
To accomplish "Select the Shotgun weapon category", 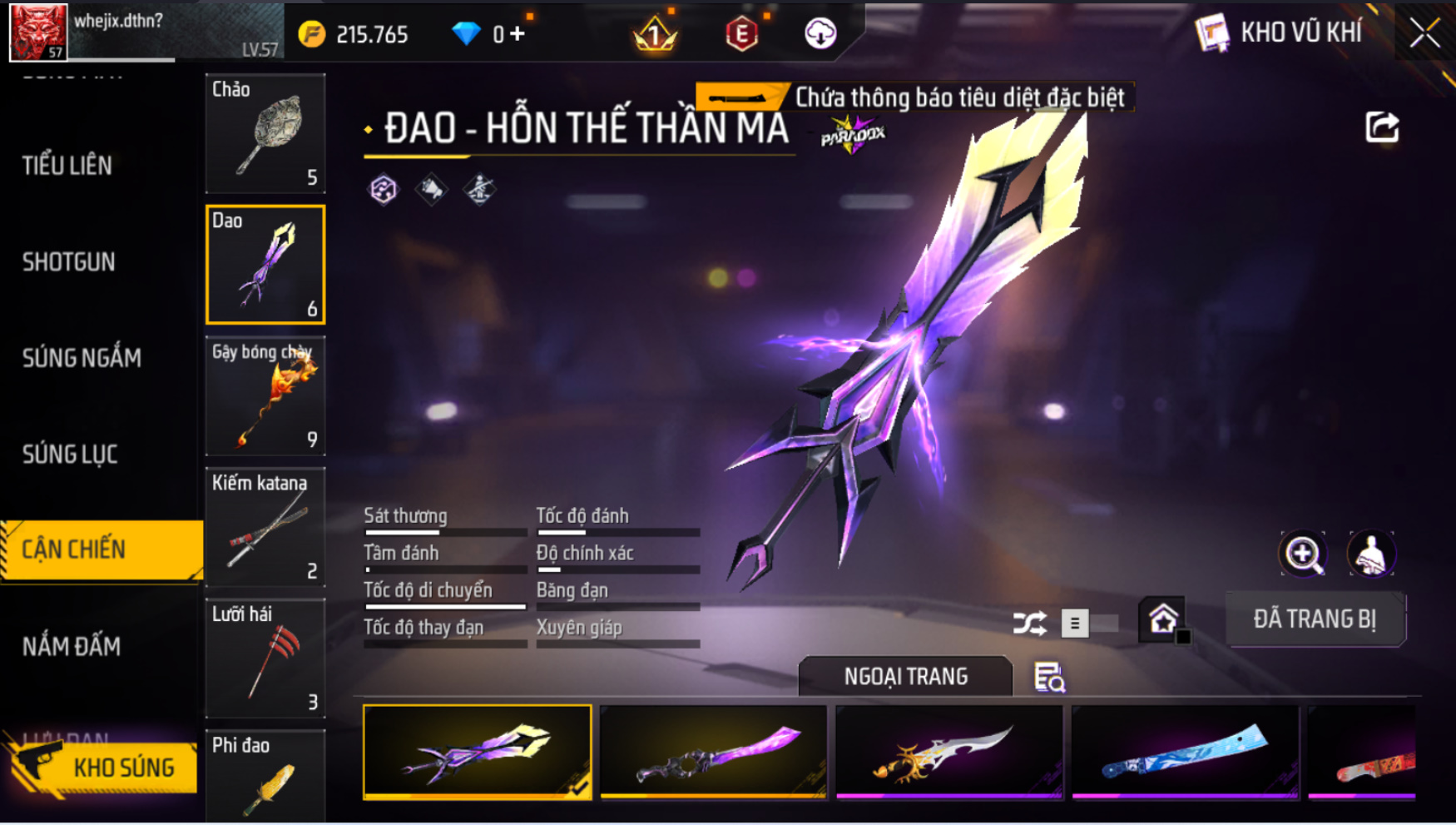I will coord(69,262).
